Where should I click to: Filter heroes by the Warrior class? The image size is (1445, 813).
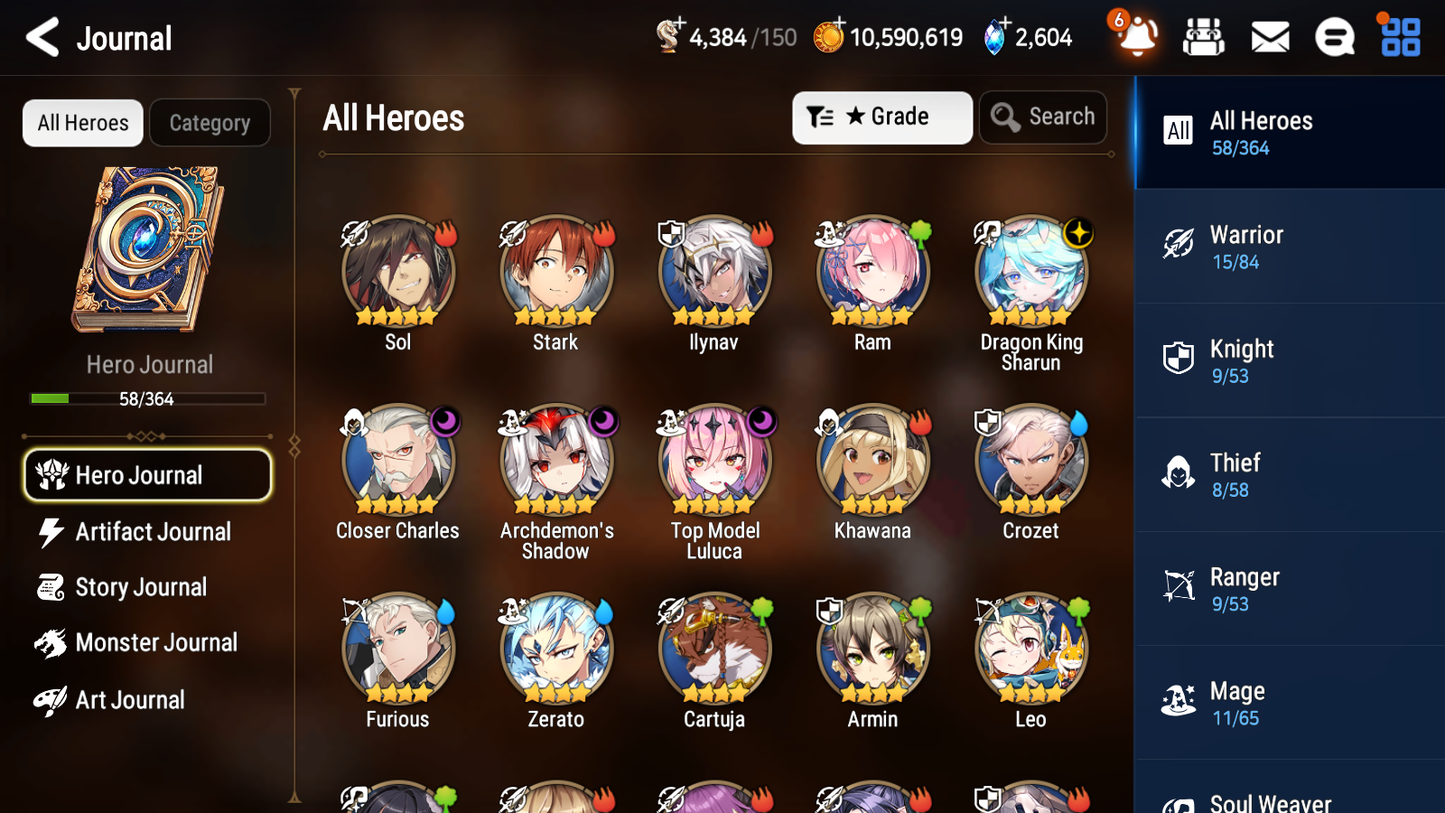[x=1288, y=247]
